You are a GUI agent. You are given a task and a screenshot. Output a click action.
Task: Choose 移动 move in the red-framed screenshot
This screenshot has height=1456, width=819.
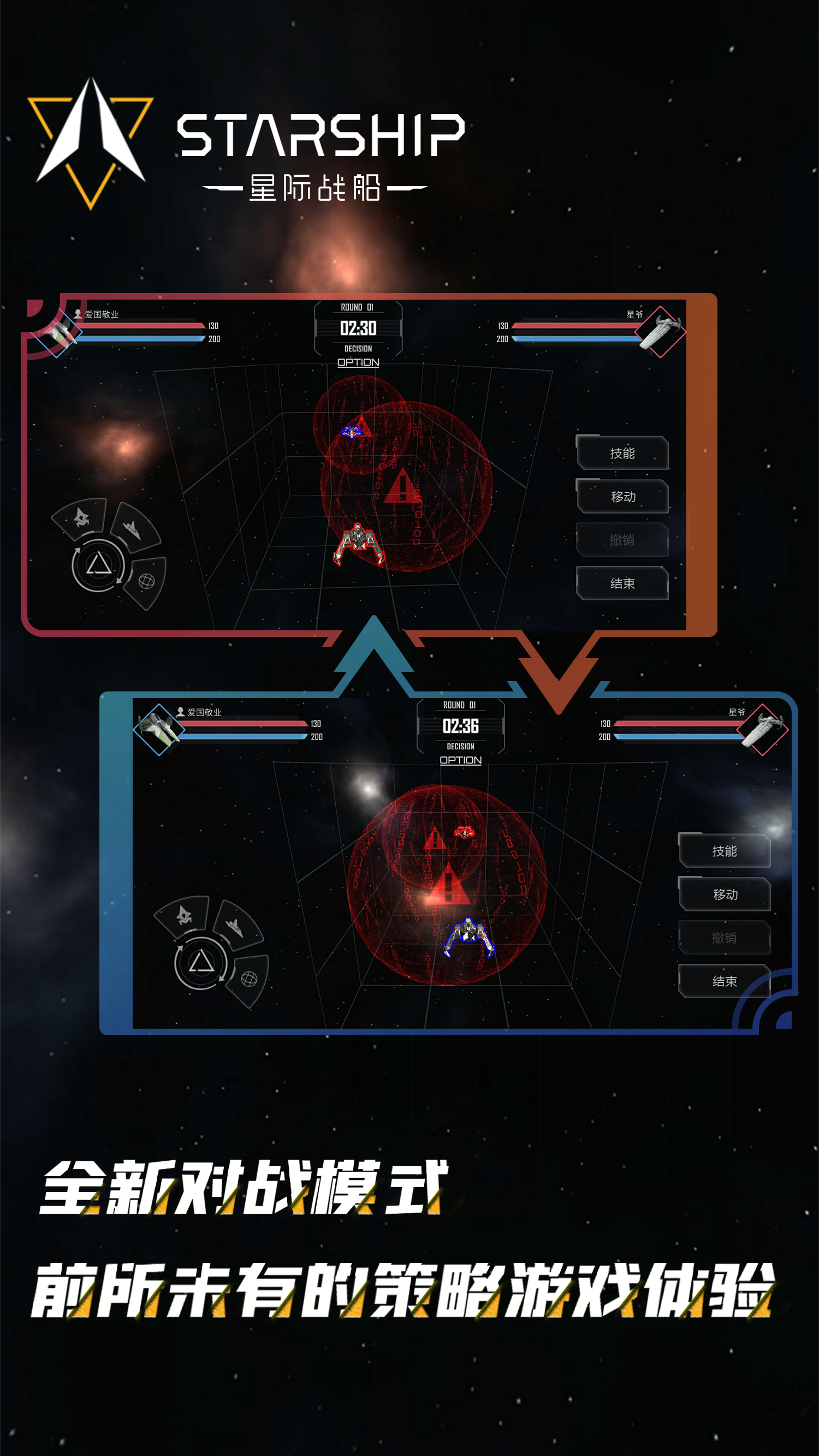[x=622, y=497]
